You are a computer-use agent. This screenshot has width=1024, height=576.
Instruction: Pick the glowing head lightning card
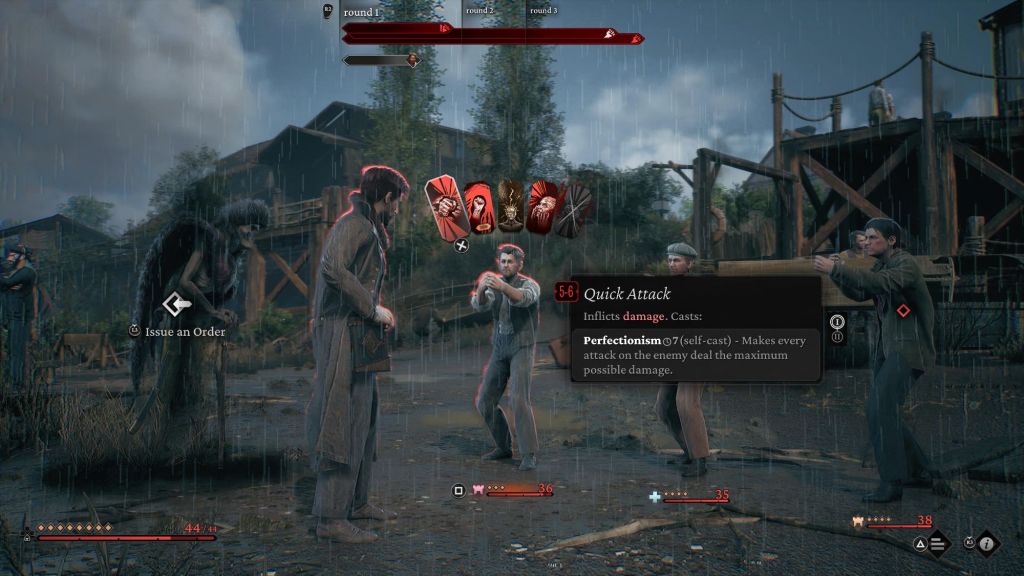[x=511, y=207]
